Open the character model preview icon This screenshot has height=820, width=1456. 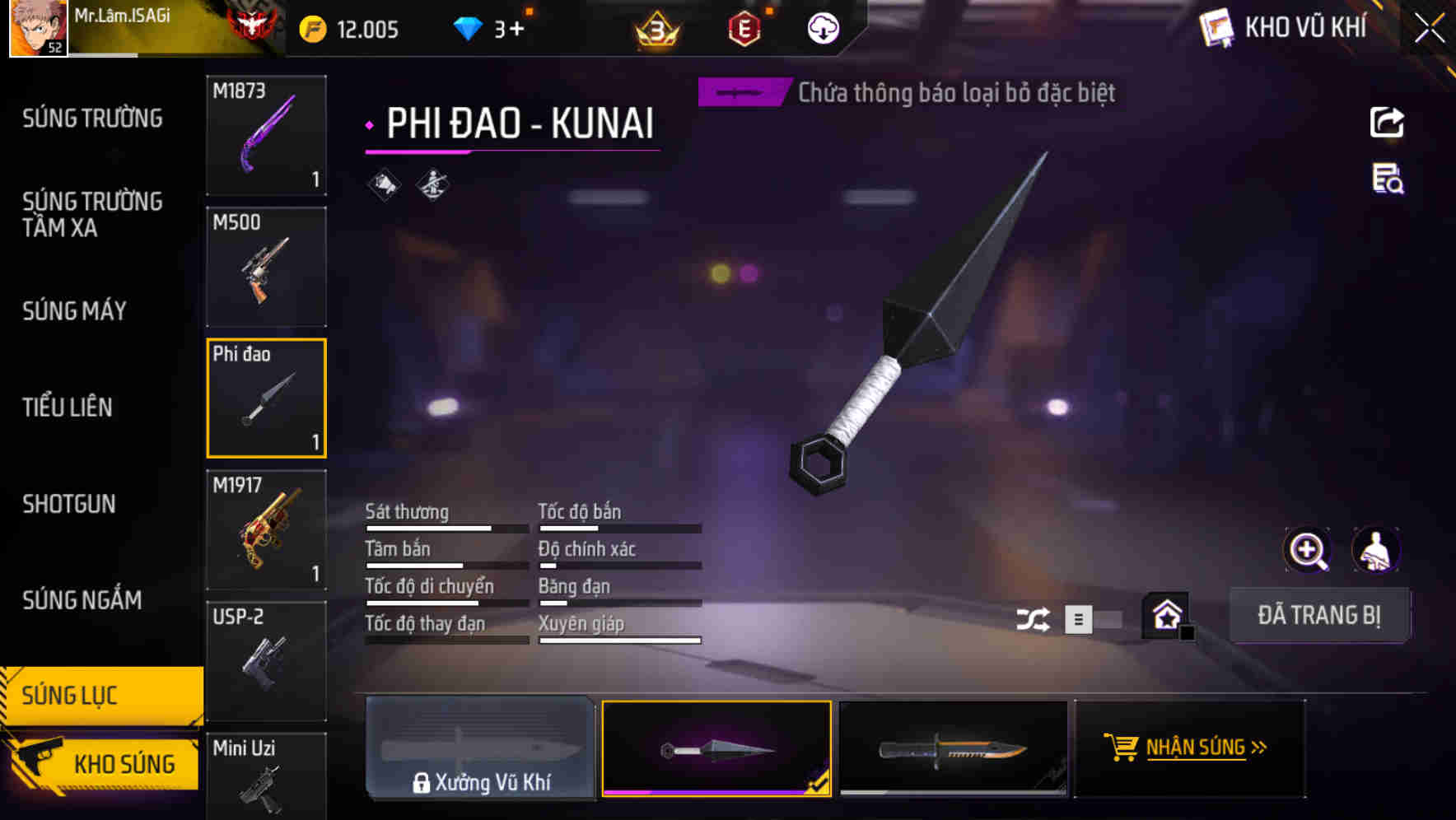point(1377,550)
